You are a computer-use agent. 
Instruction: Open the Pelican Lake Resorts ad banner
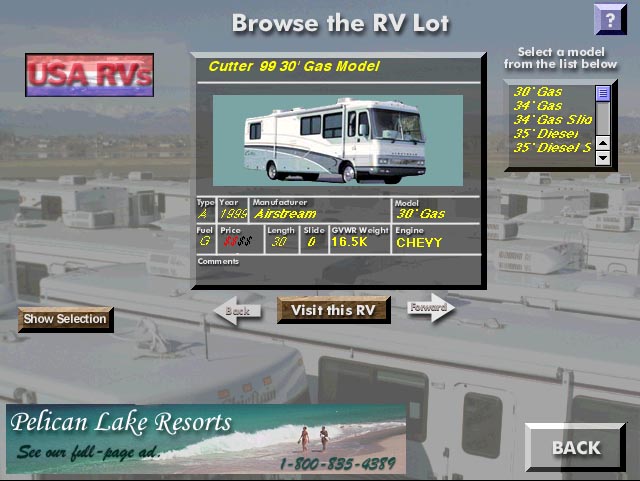click(x=206, y=440)
